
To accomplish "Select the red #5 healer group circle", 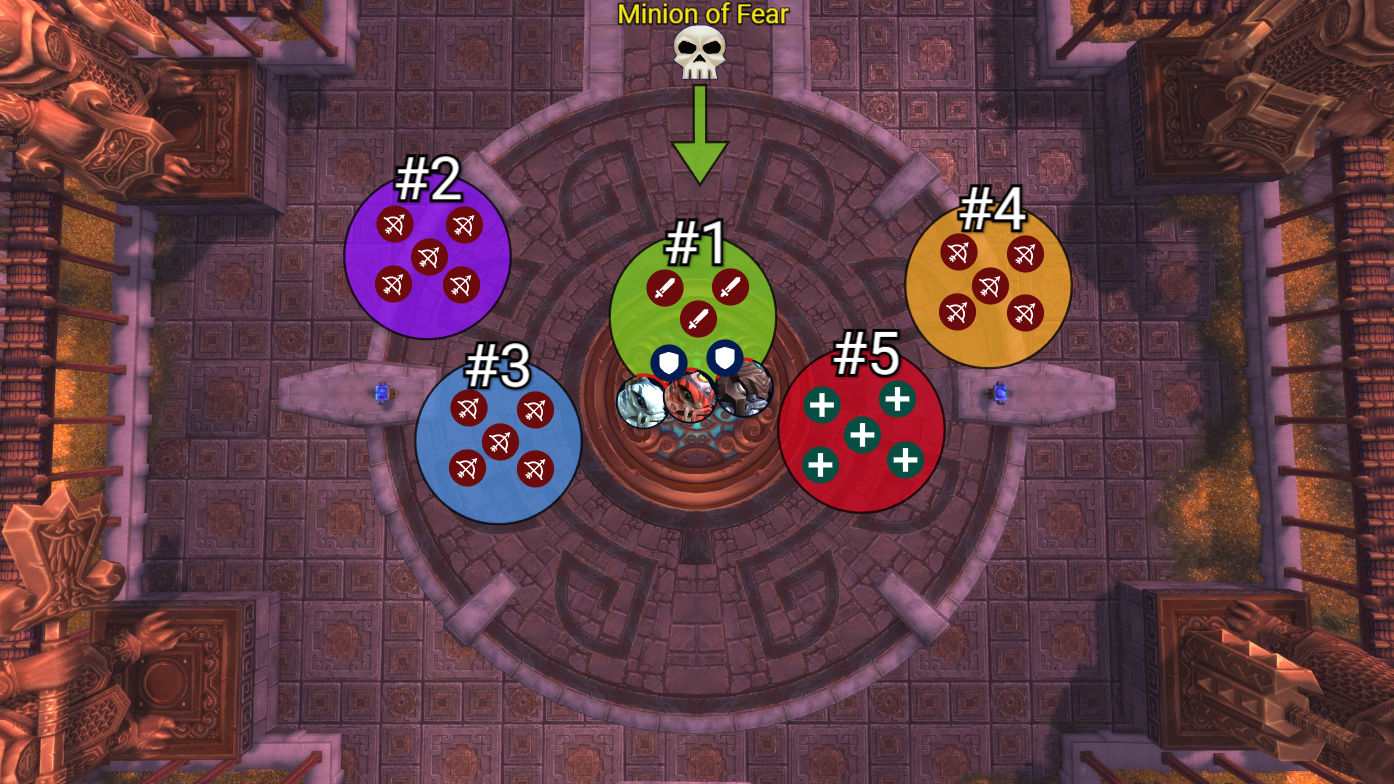I will point(861,430).
